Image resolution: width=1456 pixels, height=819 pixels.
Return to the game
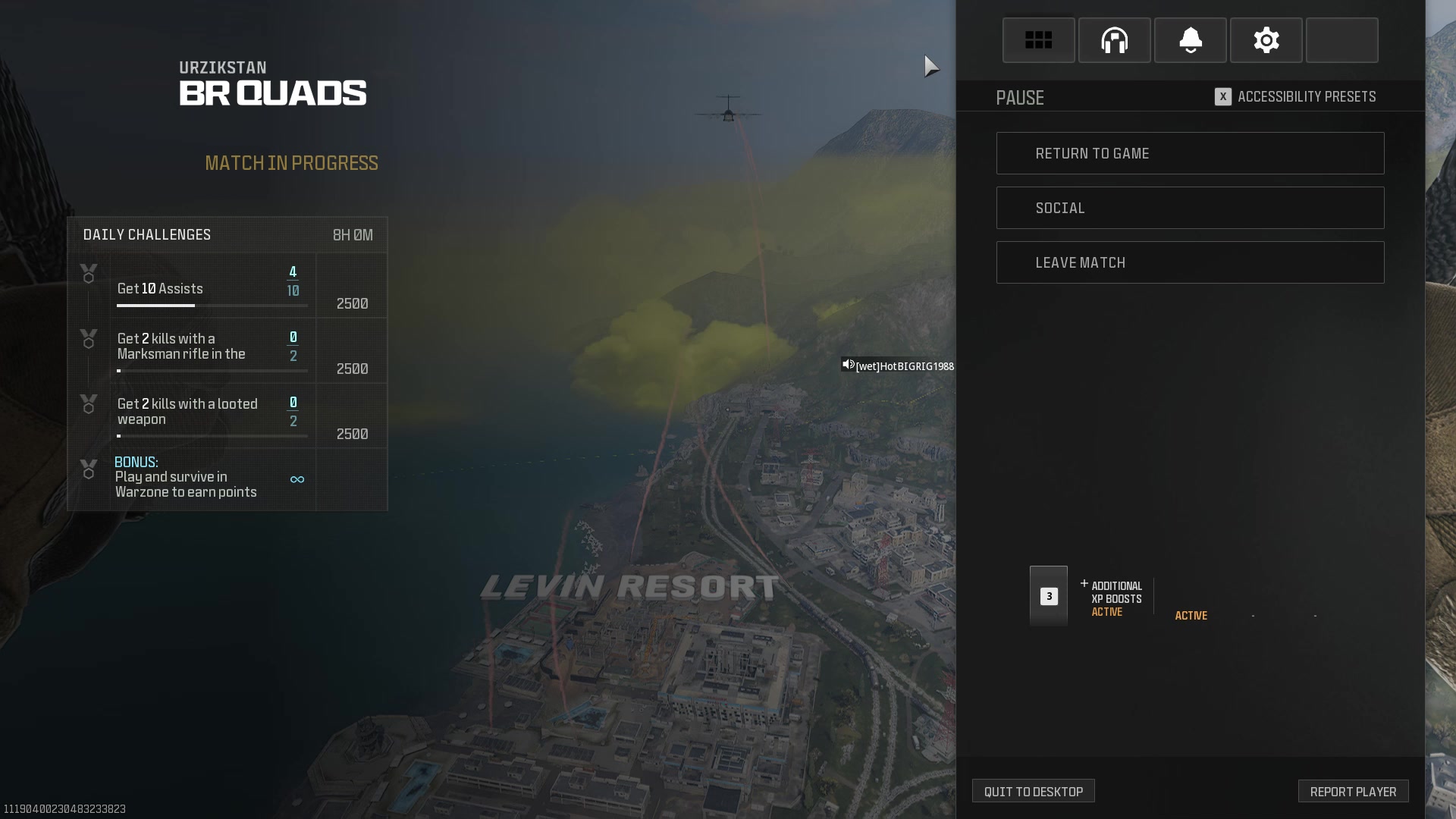(1190, 153)
